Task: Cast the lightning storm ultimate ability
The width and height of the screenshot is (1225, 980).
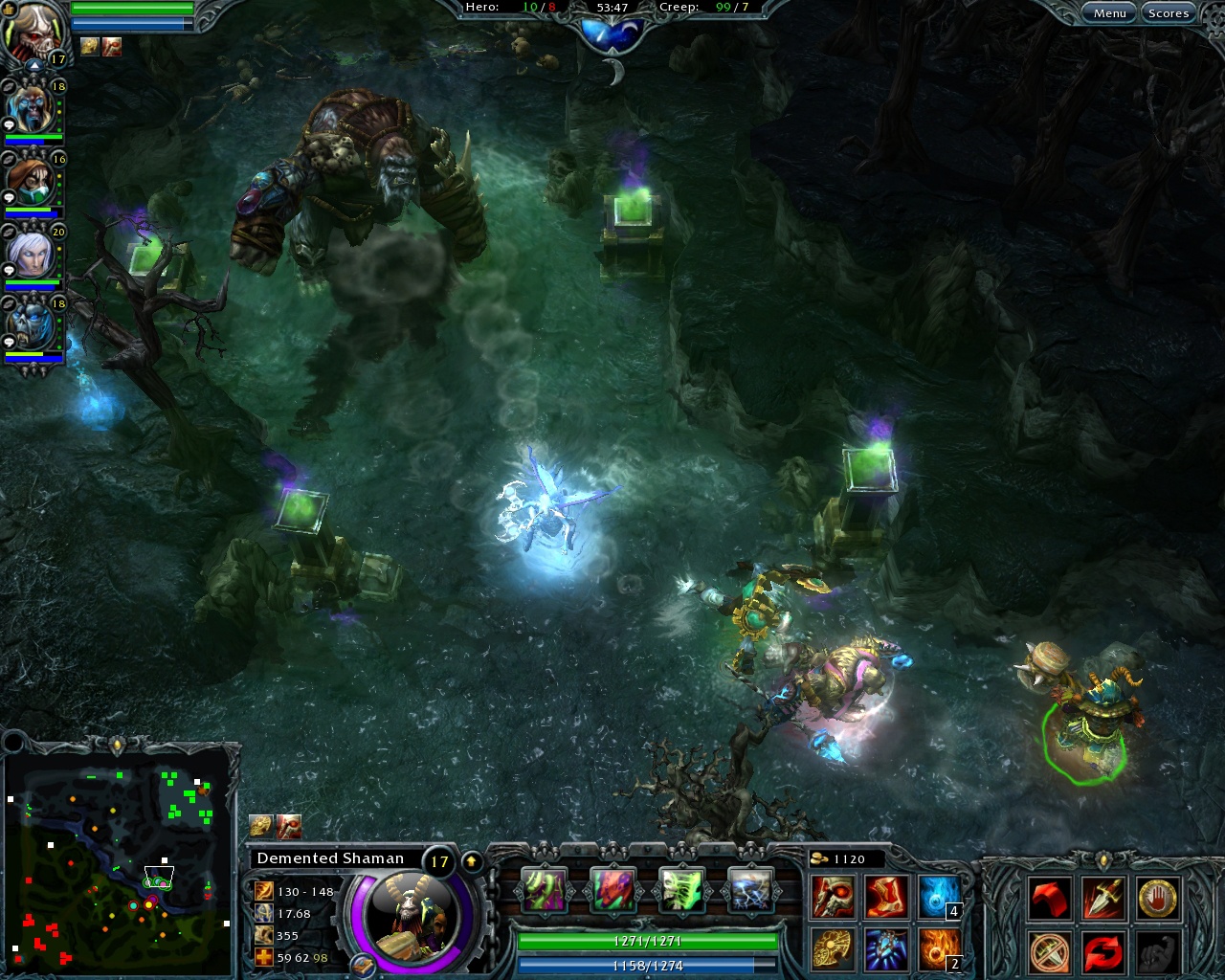Action: (x=749, y=890)
